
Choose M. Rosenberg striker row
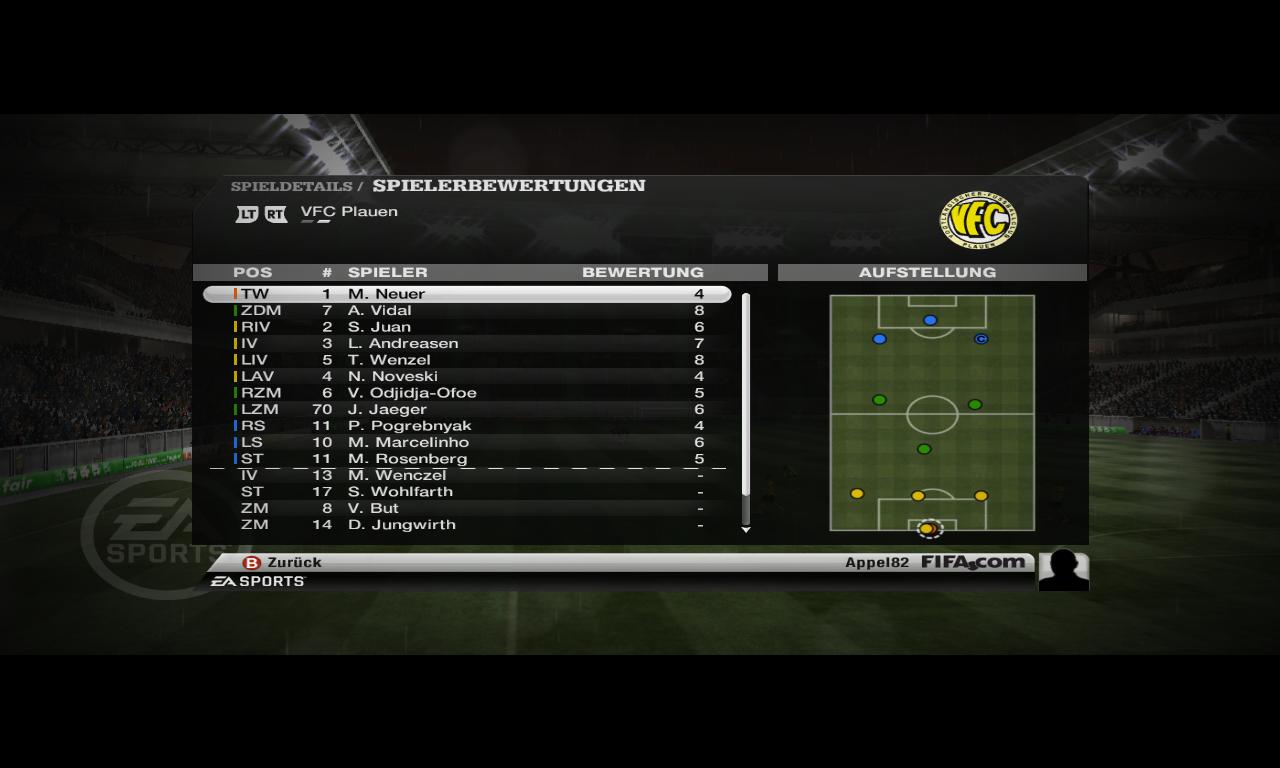pyautogui.click(x=467, y=459)
